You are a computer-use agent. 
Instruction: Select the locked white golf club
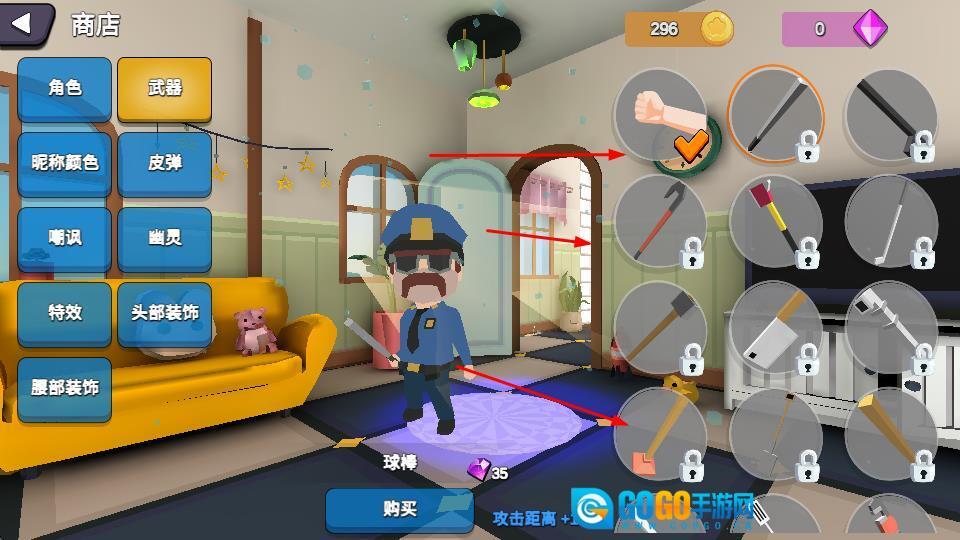(890, 222)
